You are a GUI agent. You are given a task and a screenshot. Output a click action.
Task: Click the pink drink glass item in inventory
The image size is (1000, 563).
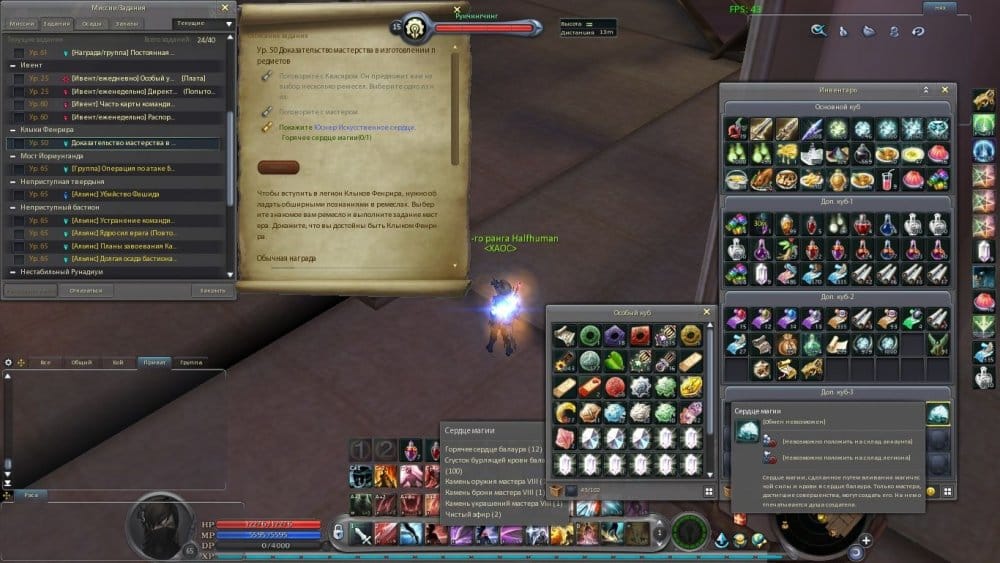coord(887,178)
